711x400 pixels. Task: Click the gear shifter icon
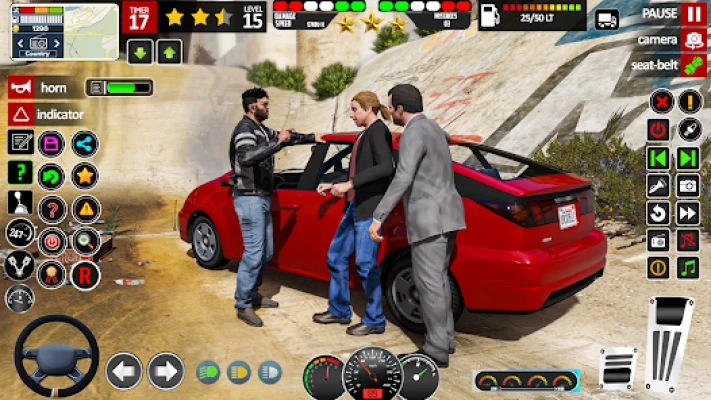point(20,203)
